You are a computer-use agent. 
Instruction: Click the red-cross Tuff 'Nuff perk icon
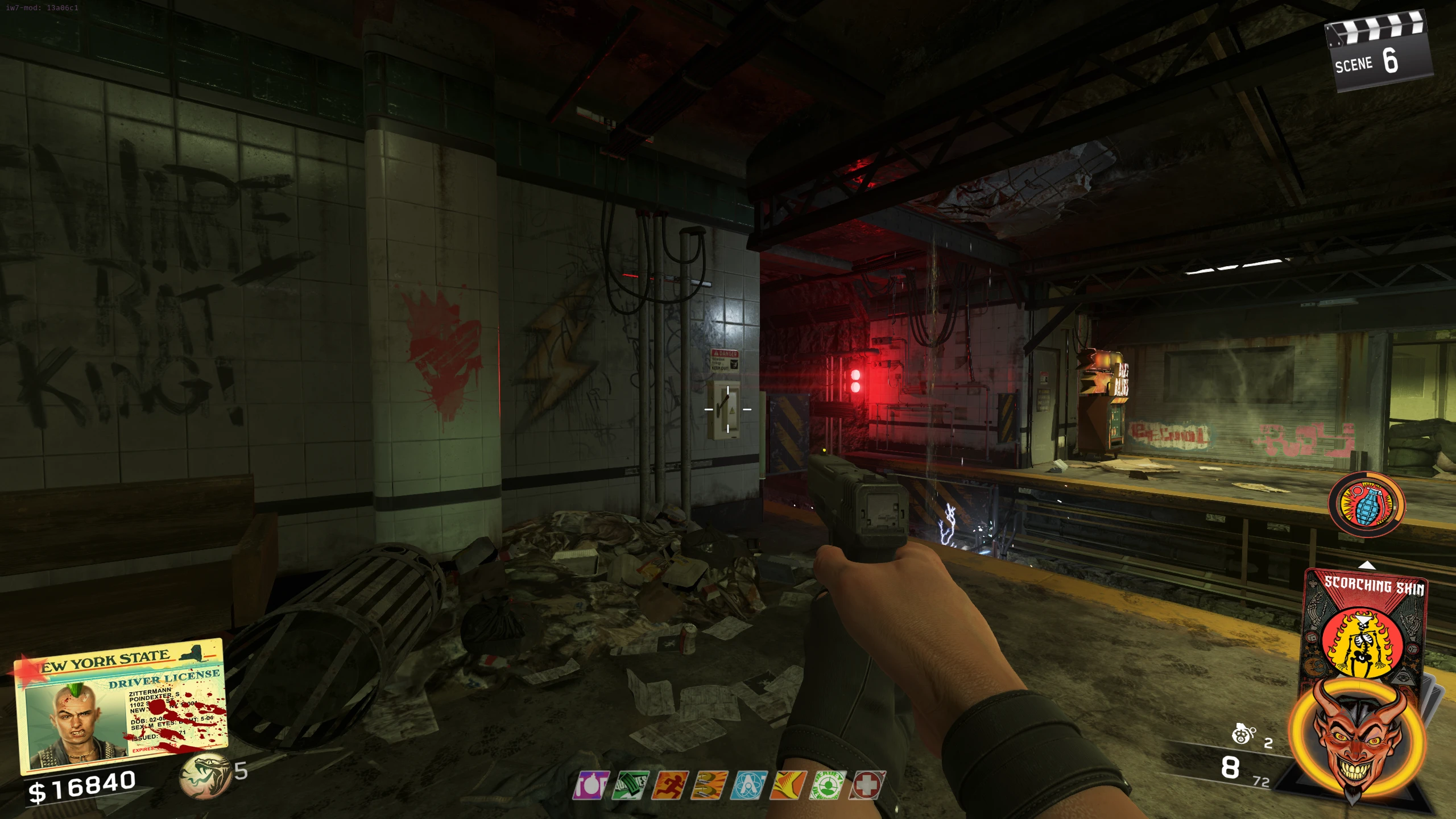point(867,785)
